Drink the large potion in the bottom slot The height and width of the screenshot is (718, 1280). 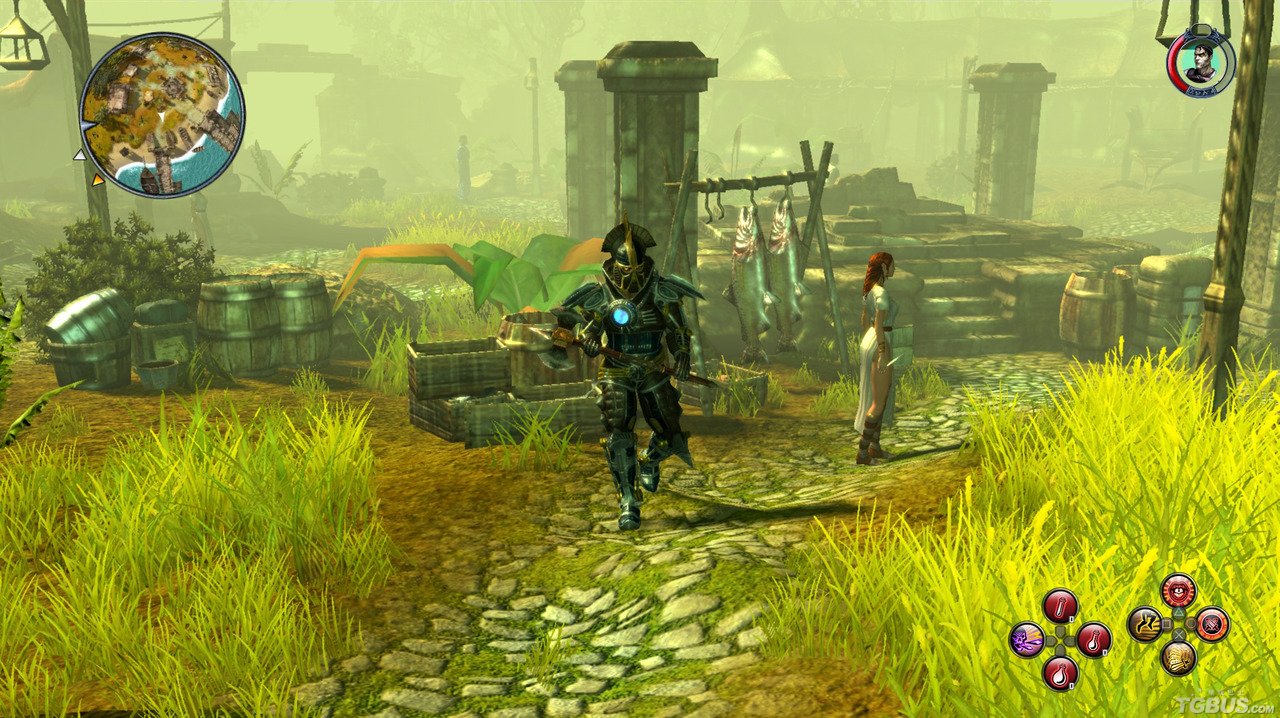[x=1059, y=671]
